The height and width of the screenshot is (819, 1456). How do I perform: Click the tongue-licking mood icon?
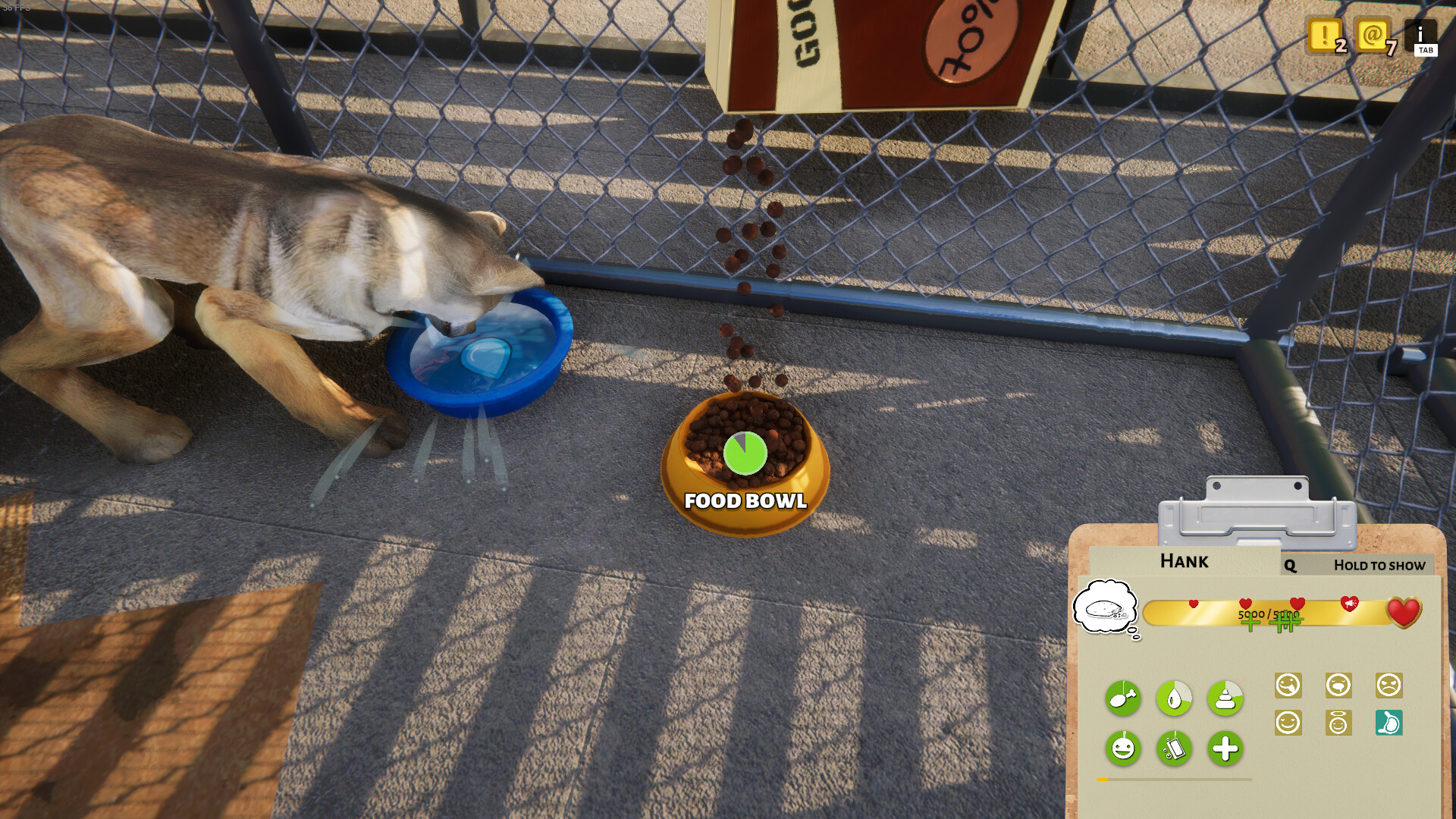pos(1288,685)
